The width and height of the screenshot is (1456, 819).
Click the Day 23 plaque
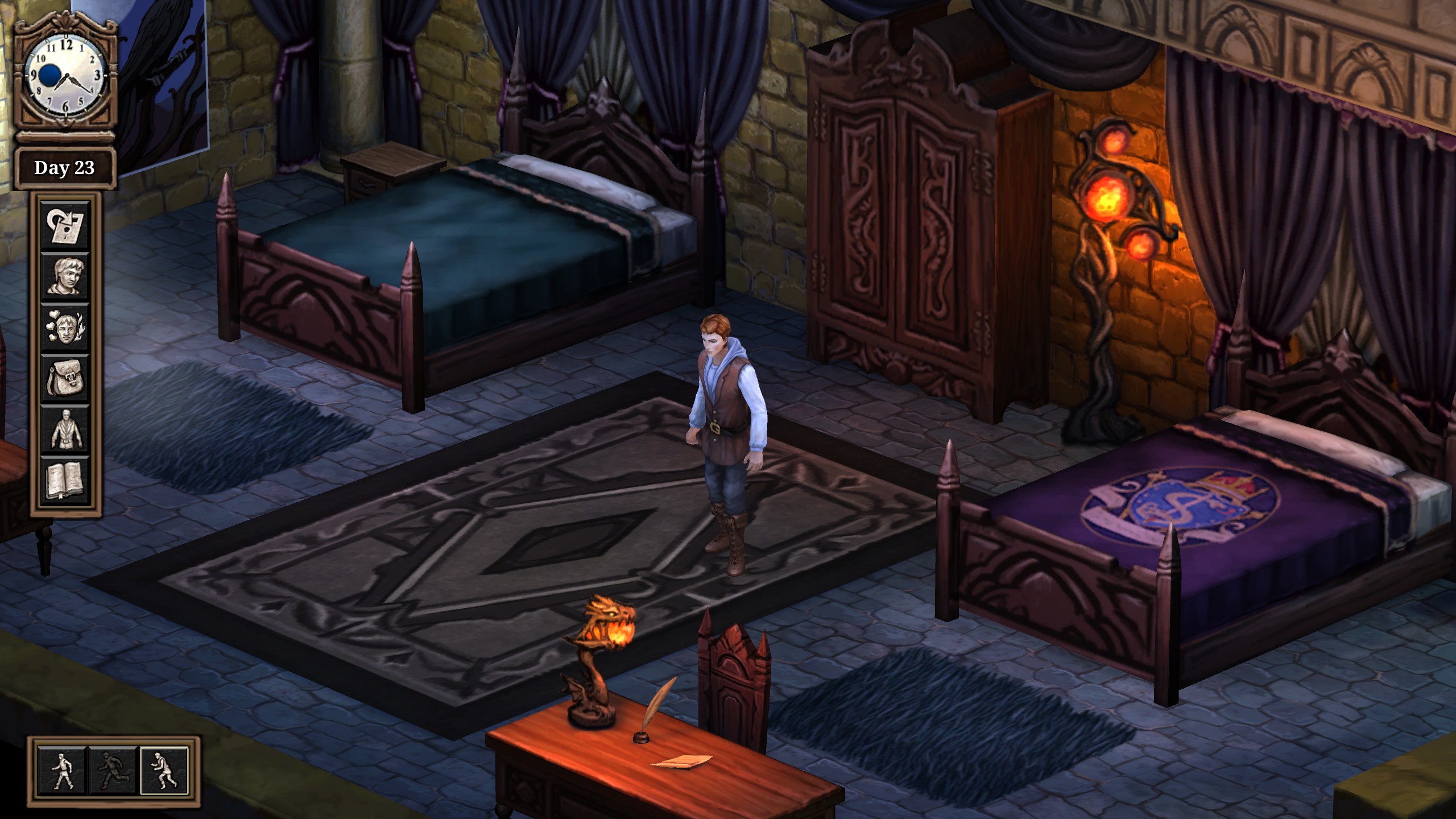pos(65,168)
